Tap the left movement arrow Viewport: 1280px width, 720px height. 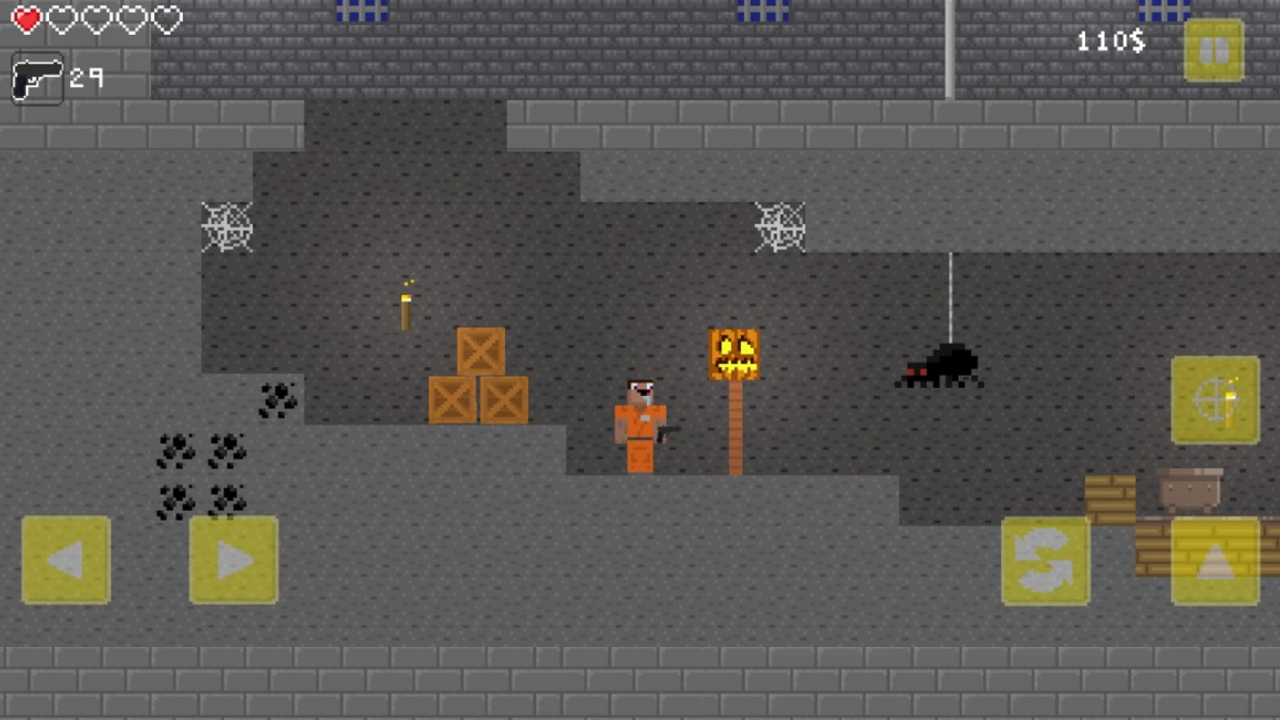(66, 560)
